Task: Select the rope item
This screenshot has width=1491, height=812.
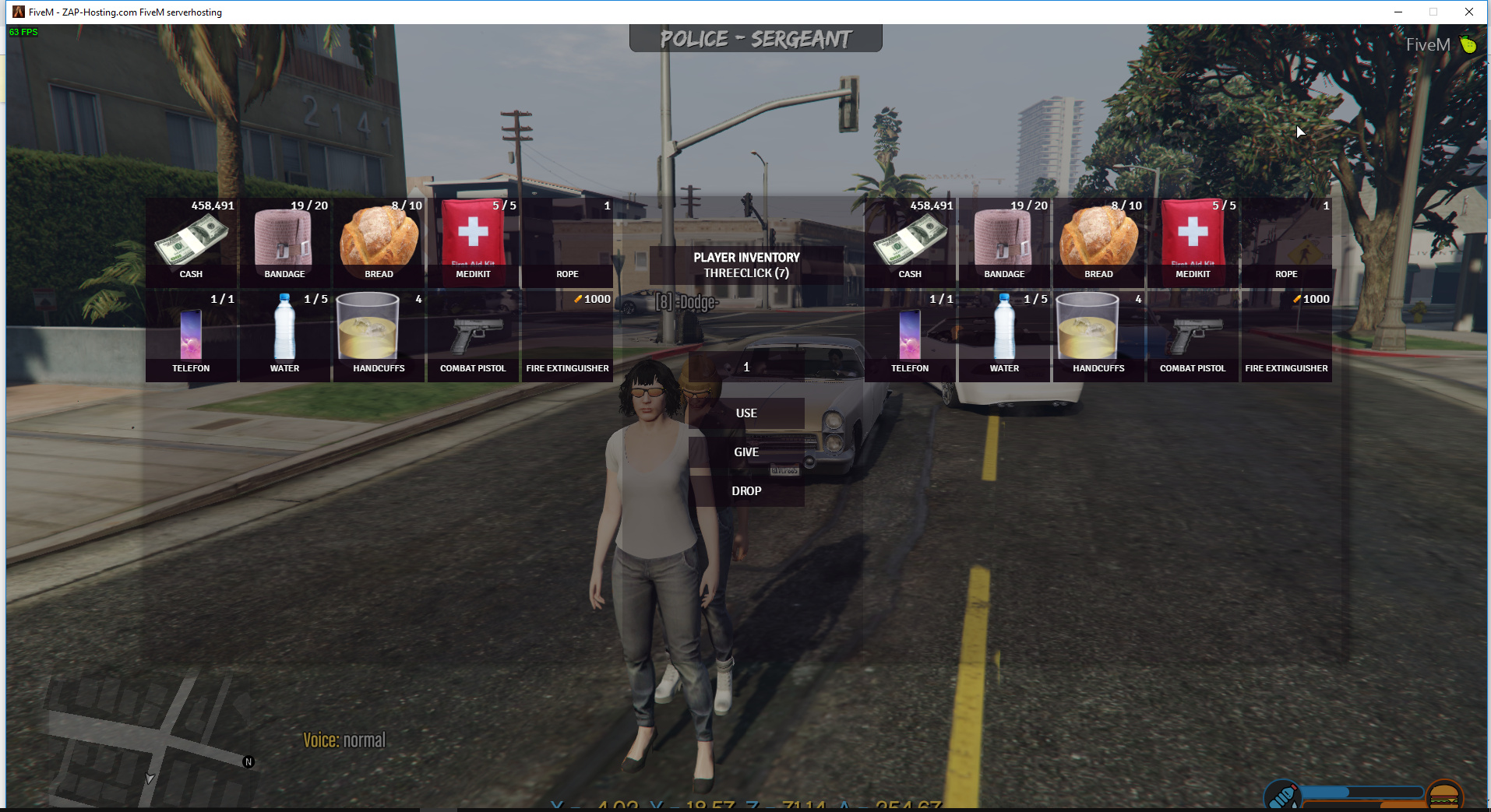Action: tap(566, 237)
